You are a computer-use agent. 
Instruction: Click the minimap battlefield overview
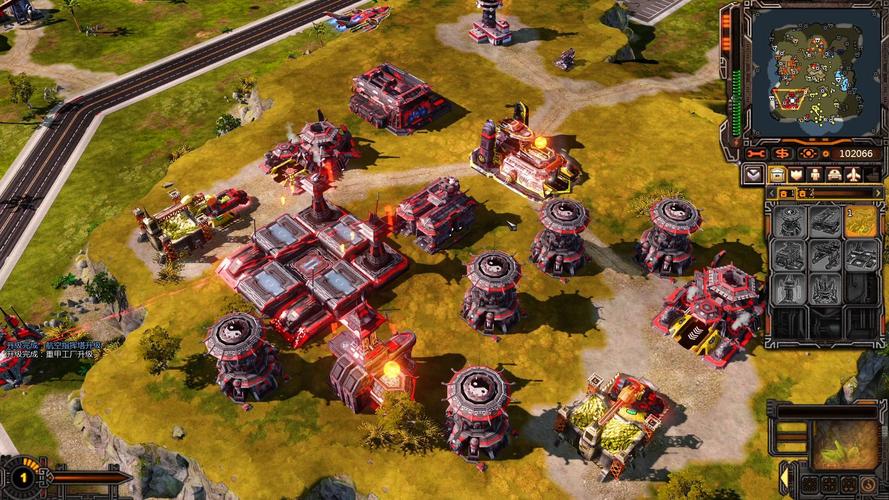811,71
